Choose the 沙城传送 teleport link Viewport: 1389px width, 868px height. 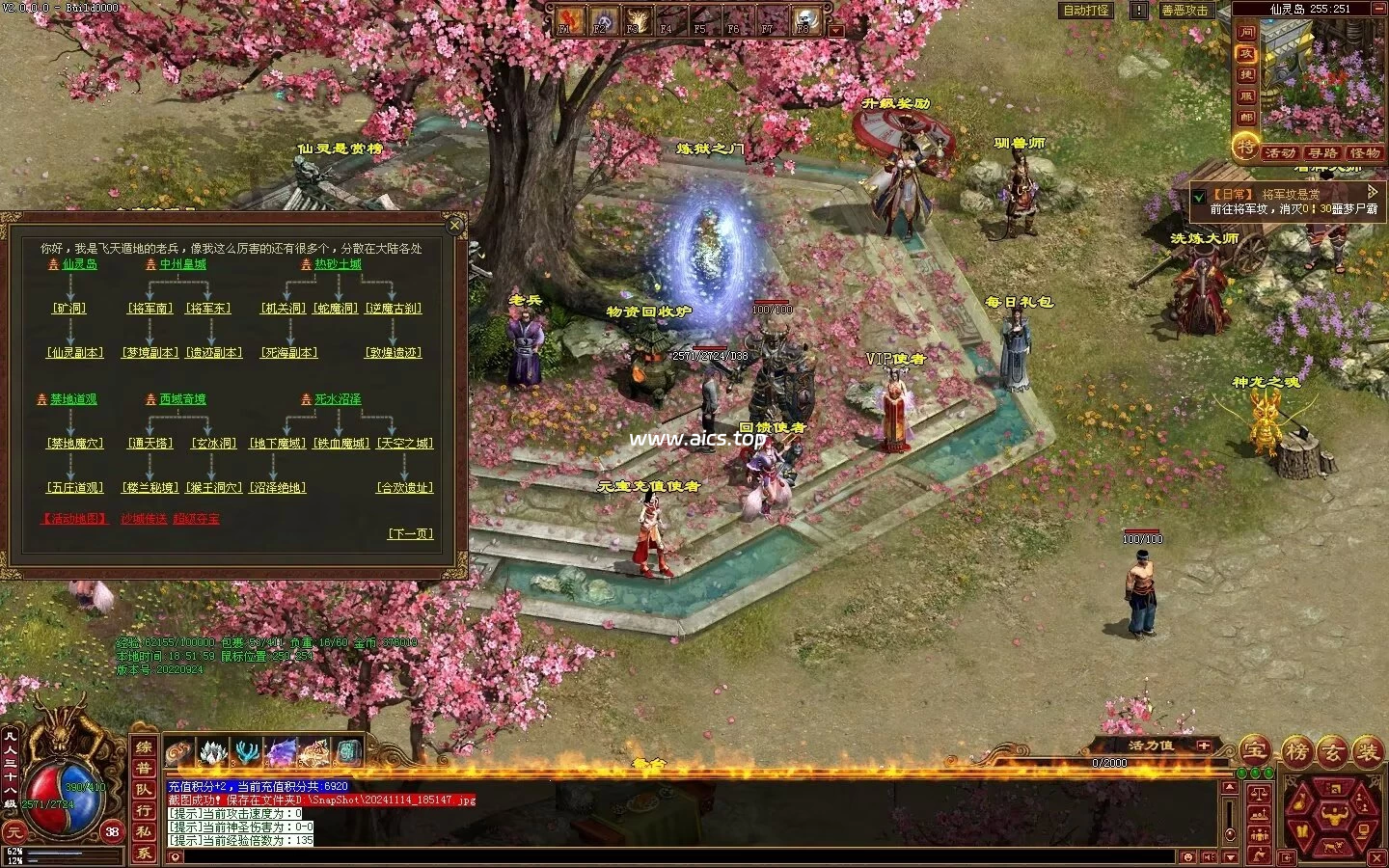tap(144, 519)
